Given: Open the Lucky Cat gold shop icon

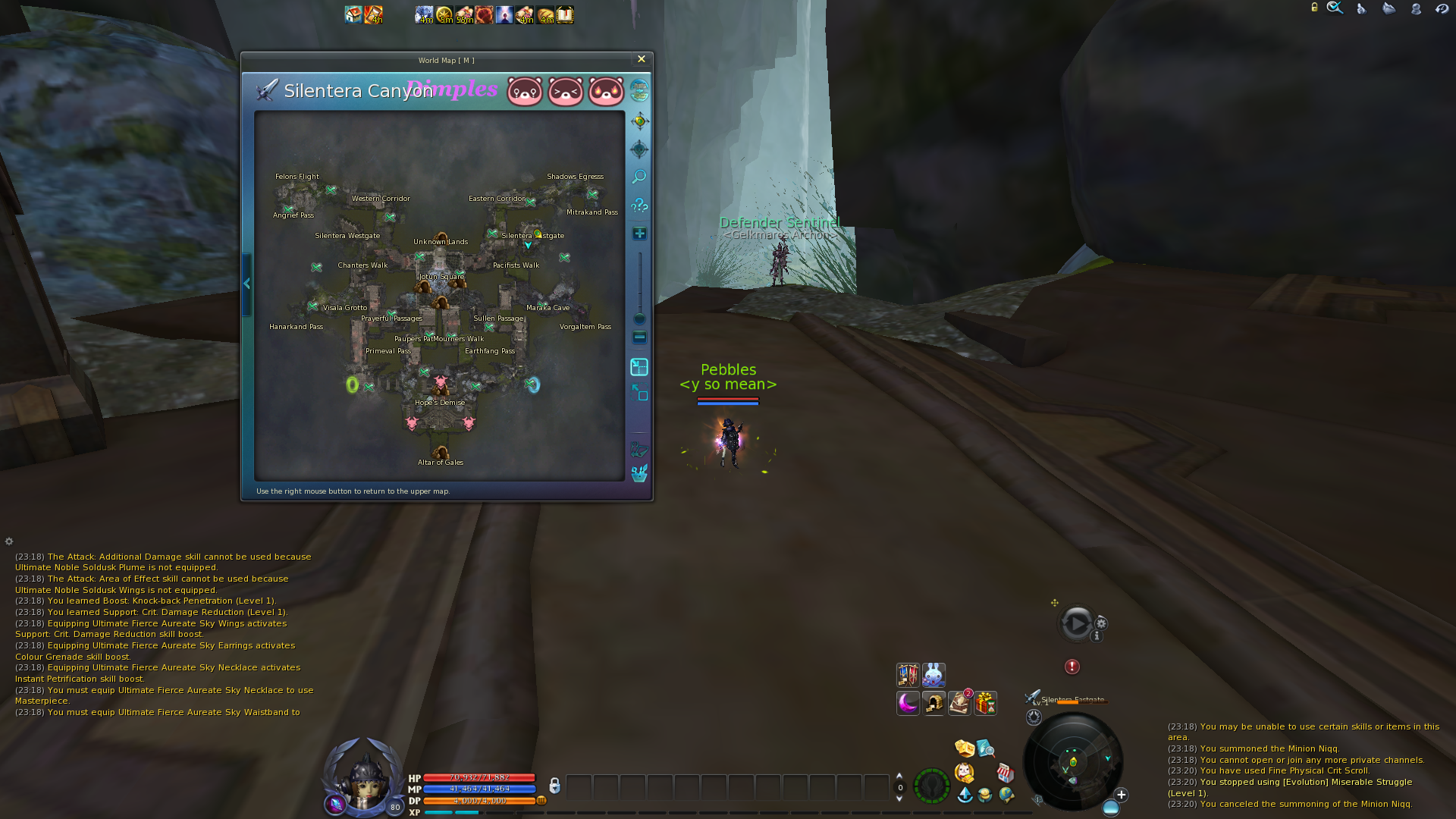Looking at the screenshot, I should tap(964, 773).
